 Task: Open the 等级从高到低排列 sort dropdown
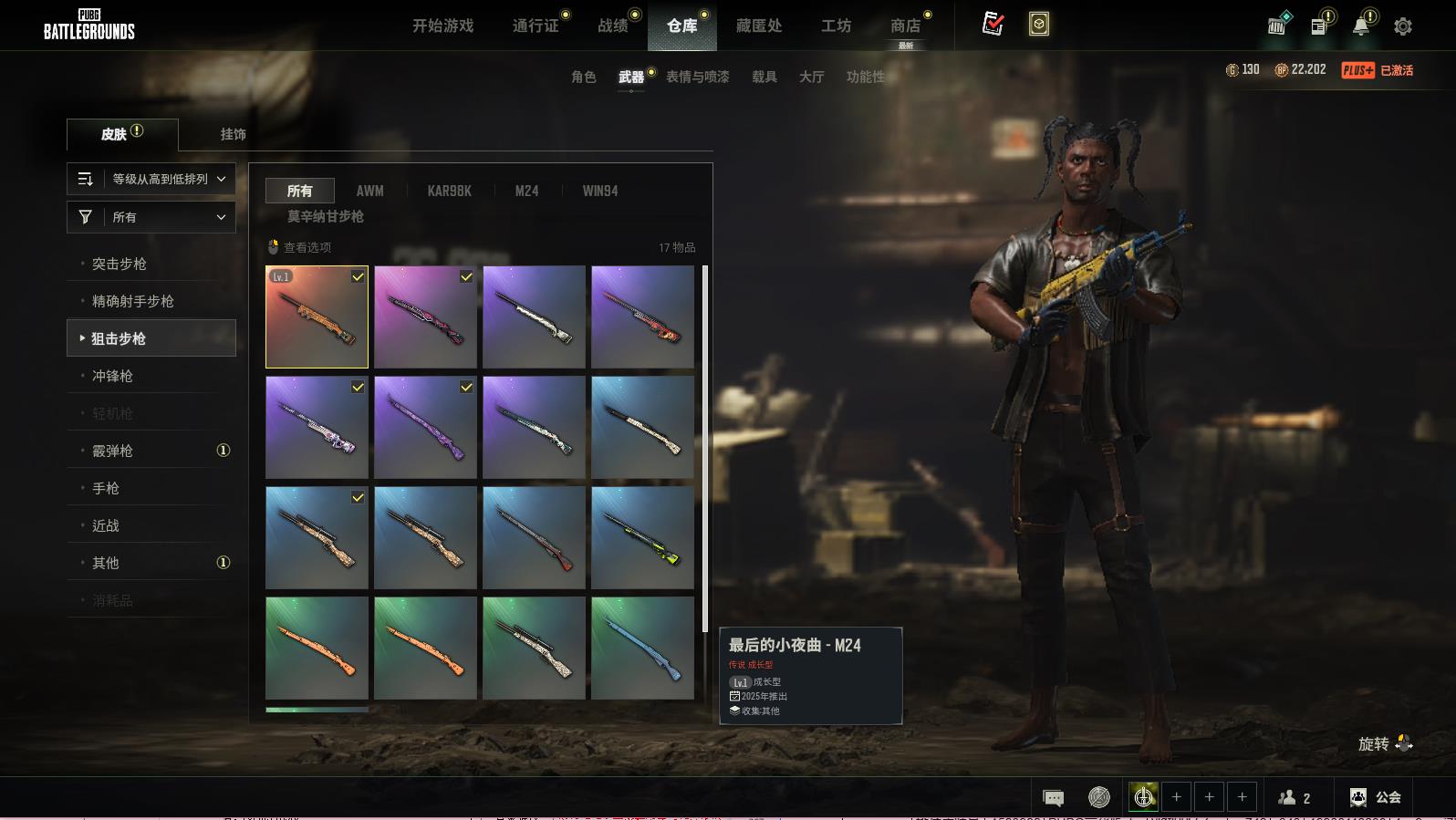tap(151, 179)
